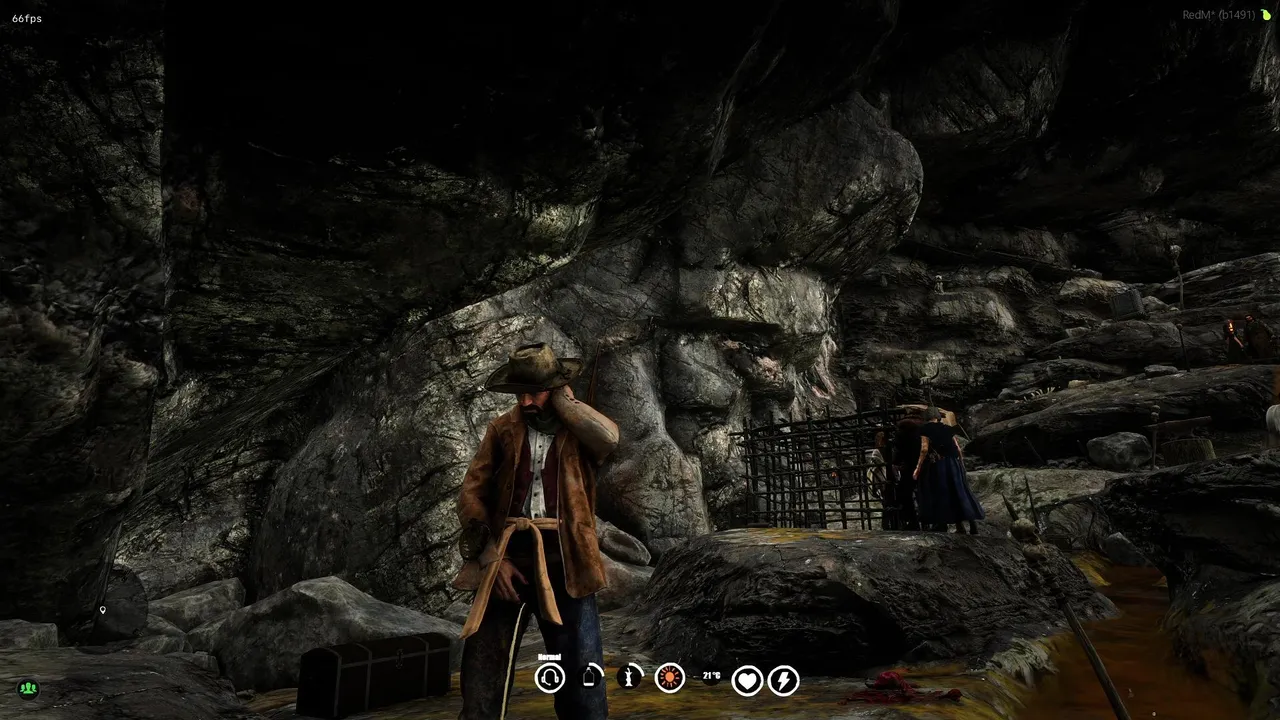Click the headset voice range icon

(x=550, y=679)
